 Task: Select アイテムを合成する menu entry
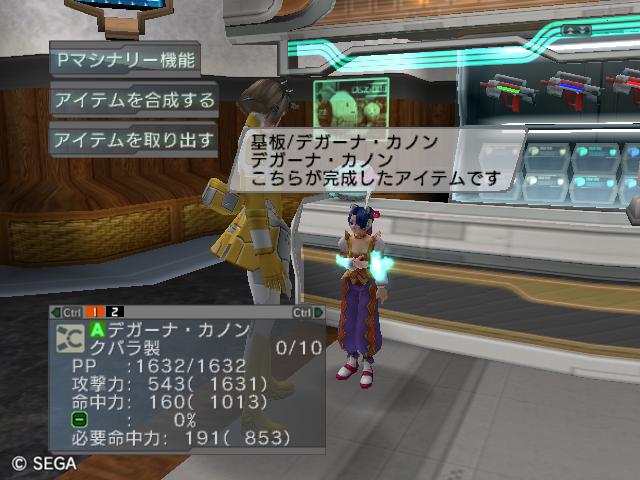134,99
